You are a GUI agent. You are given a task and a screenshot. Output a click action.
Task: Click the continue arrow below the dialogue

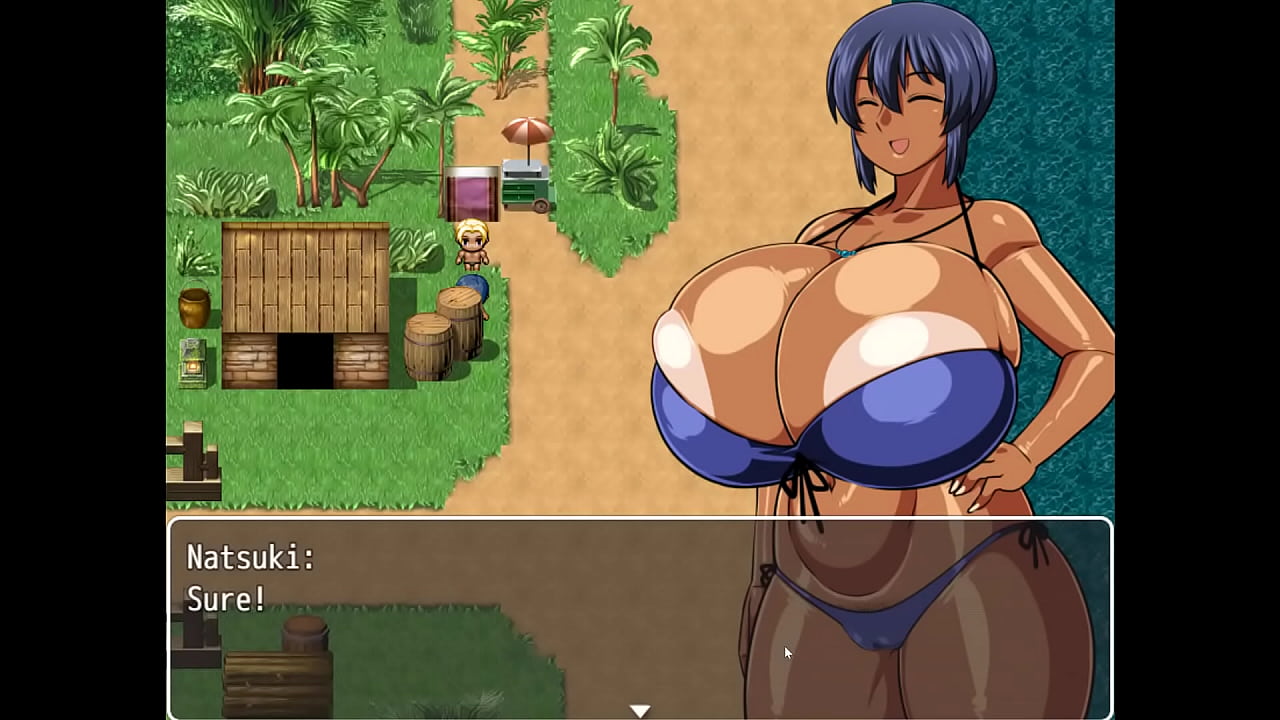640,708
